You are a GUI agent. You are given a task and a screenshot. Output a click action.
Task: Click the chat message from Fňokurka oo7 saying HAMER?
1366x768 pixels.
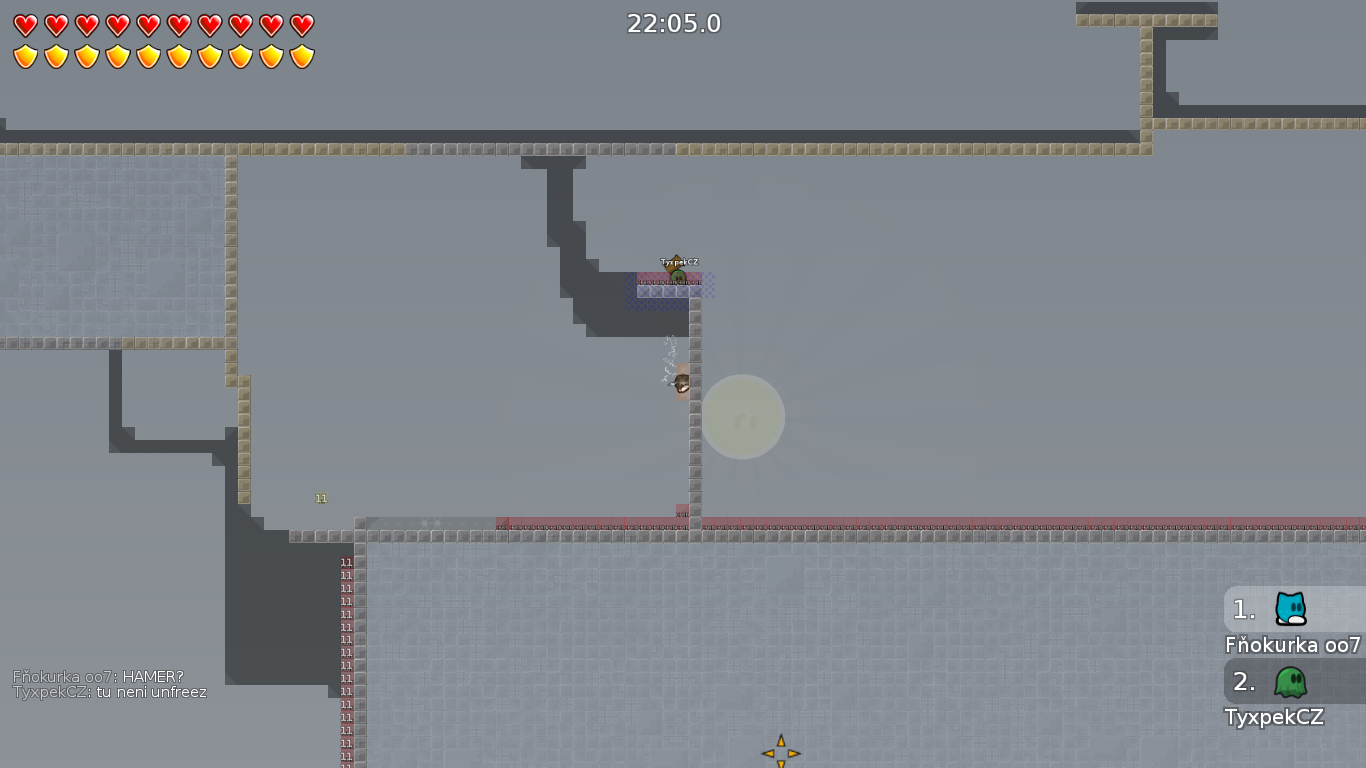(98, 676)
